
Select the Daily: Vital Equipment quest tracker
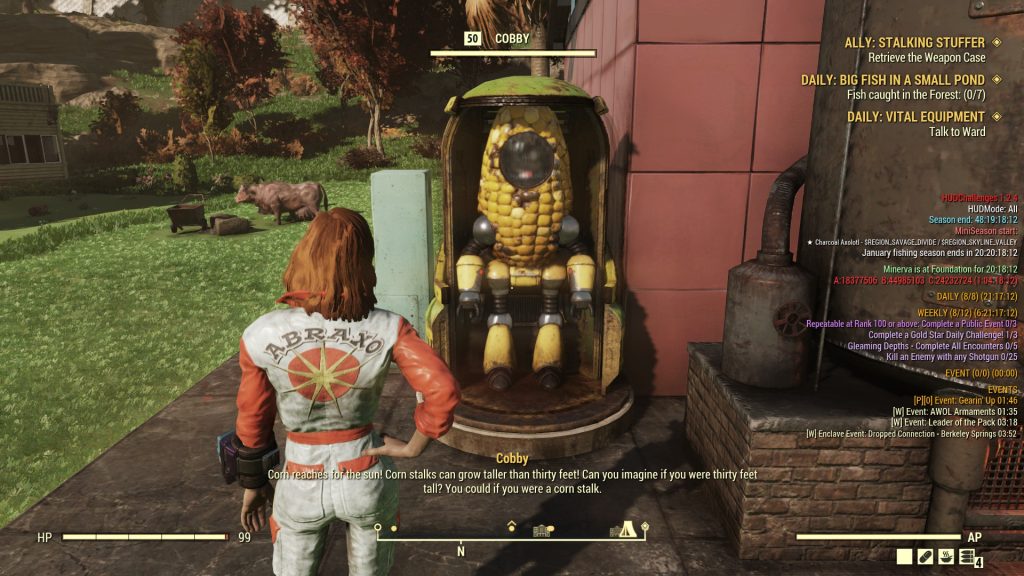(915, 117)
